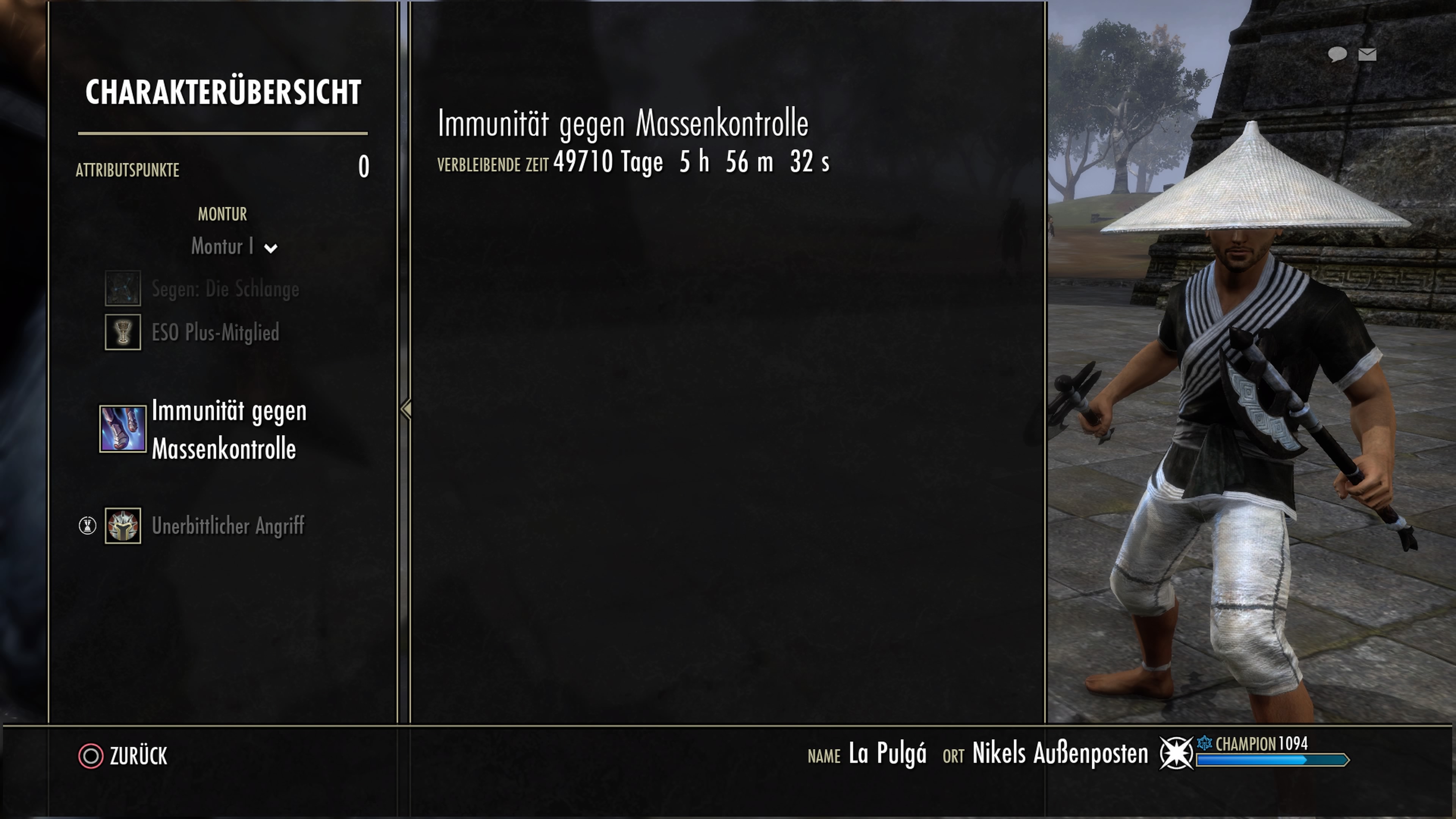Open the chat speech bubble icon
1456x819 pixels.
click(x=1337, y=54)
